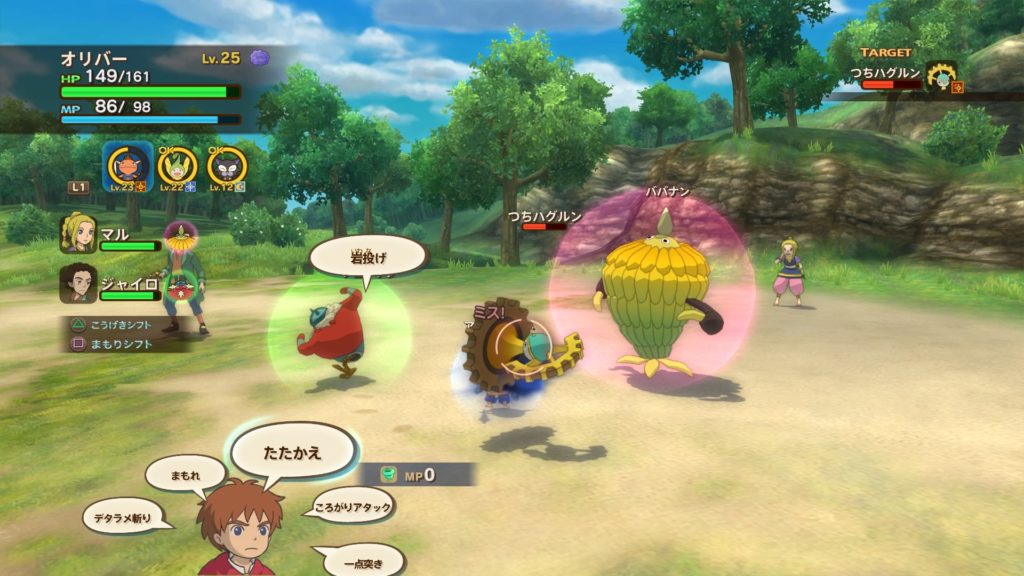Use the デタラメ斬り skill bubble

(122, 516)
